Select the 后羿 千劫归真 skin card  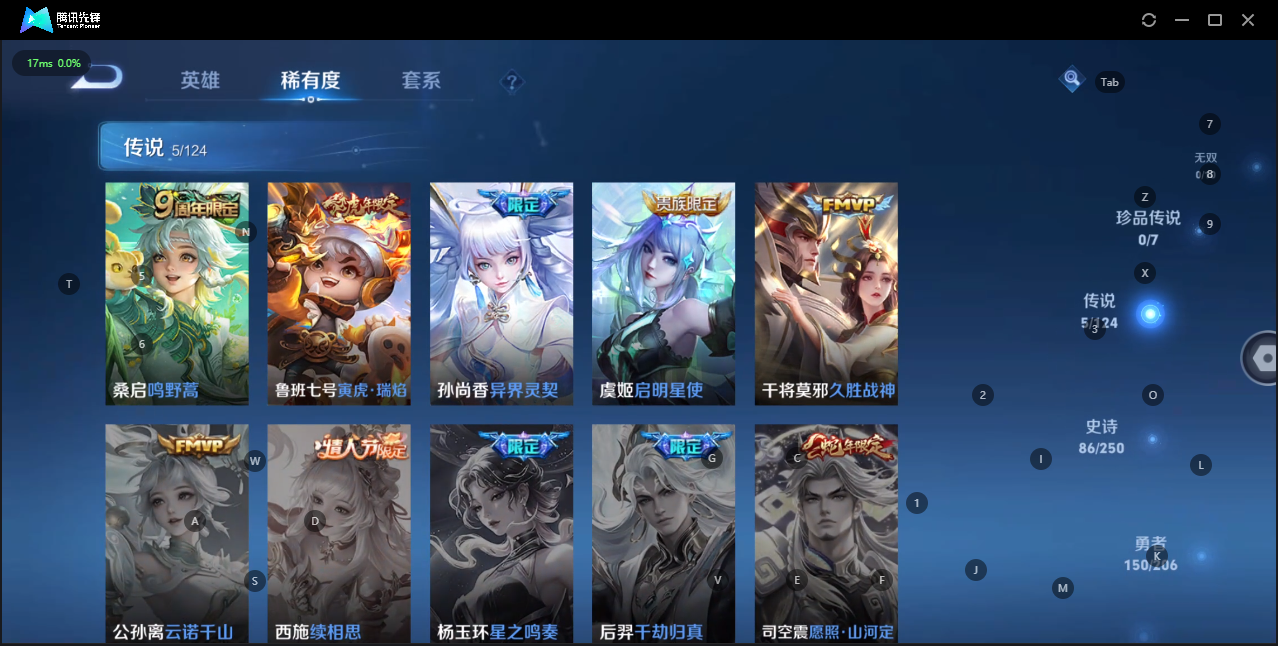pyautogui.click(x=663, y=533)
